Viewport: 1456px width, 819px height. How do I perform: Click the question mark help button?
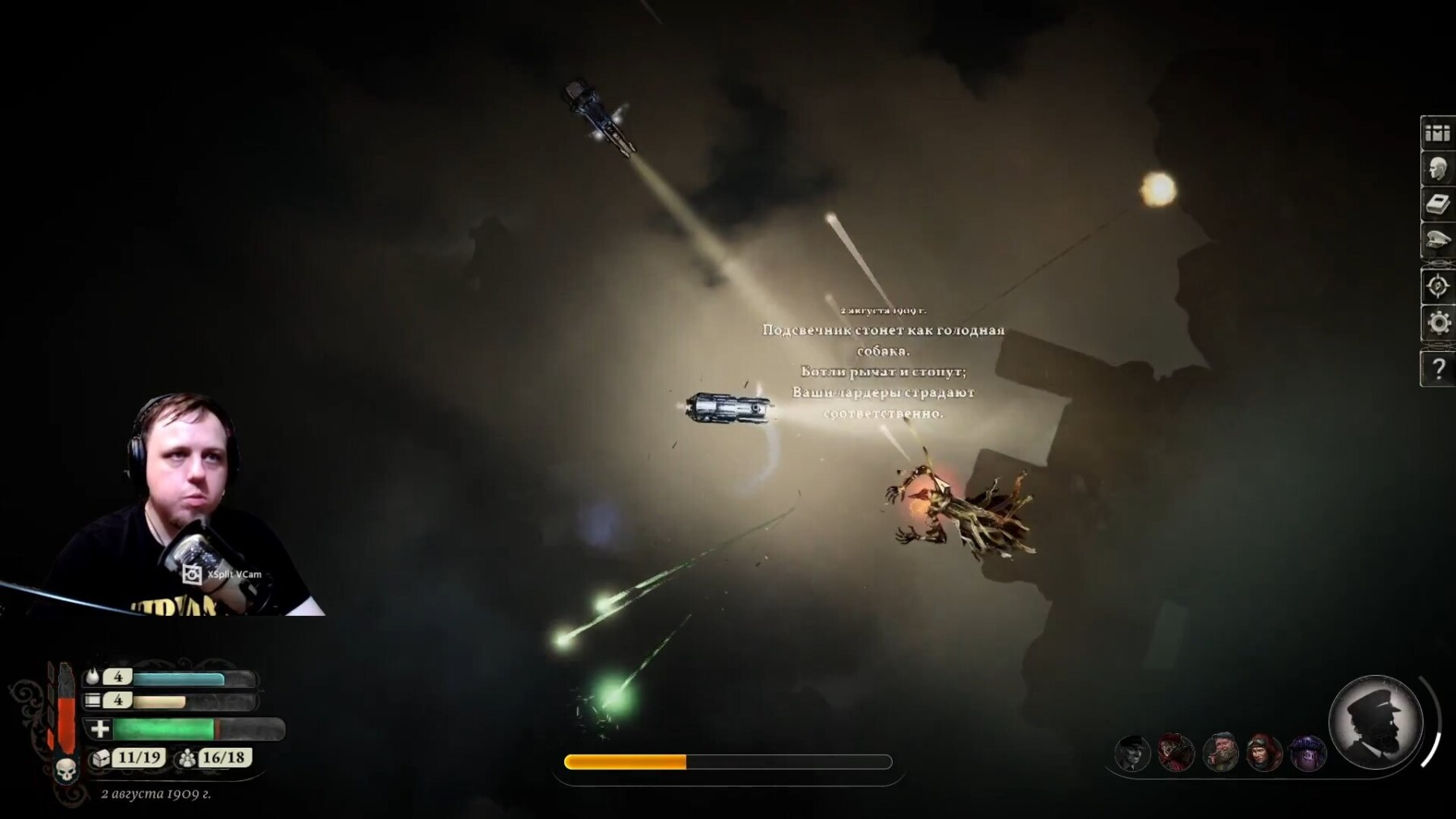pos(1437,369)
